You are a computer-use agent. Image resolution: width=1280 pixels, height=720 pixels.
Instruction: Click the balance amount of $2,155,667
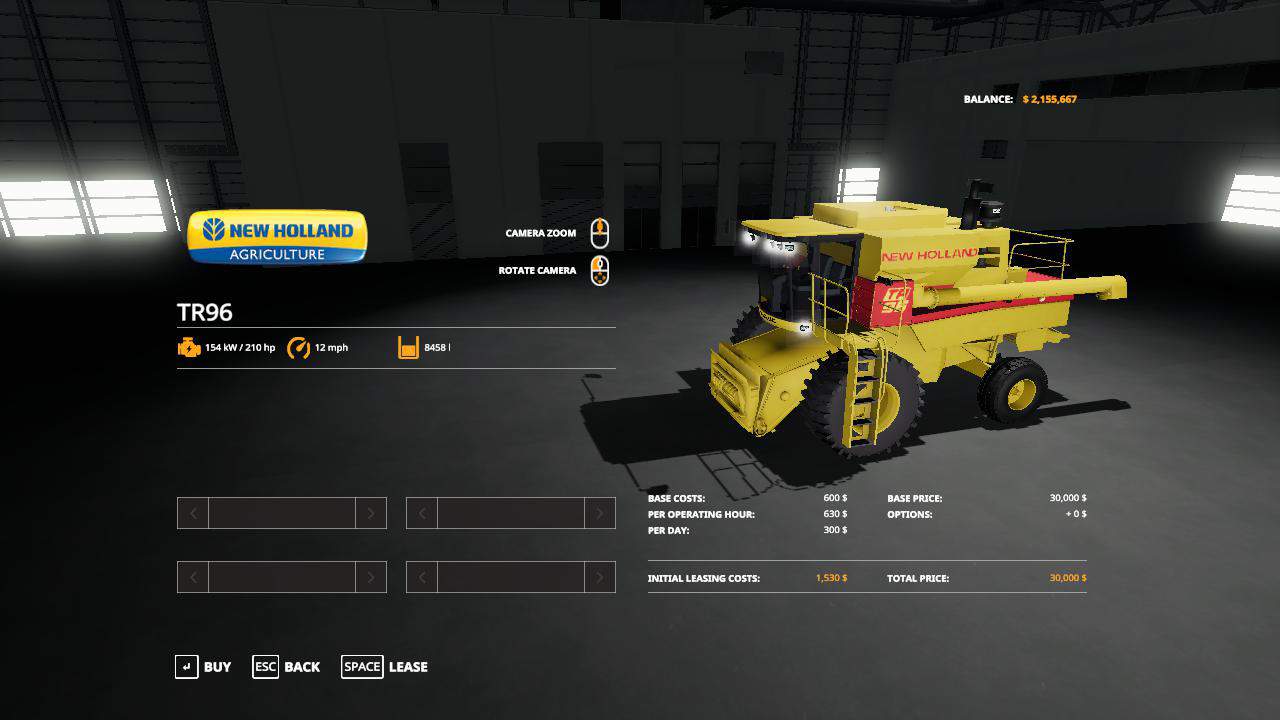(1051, 99)
